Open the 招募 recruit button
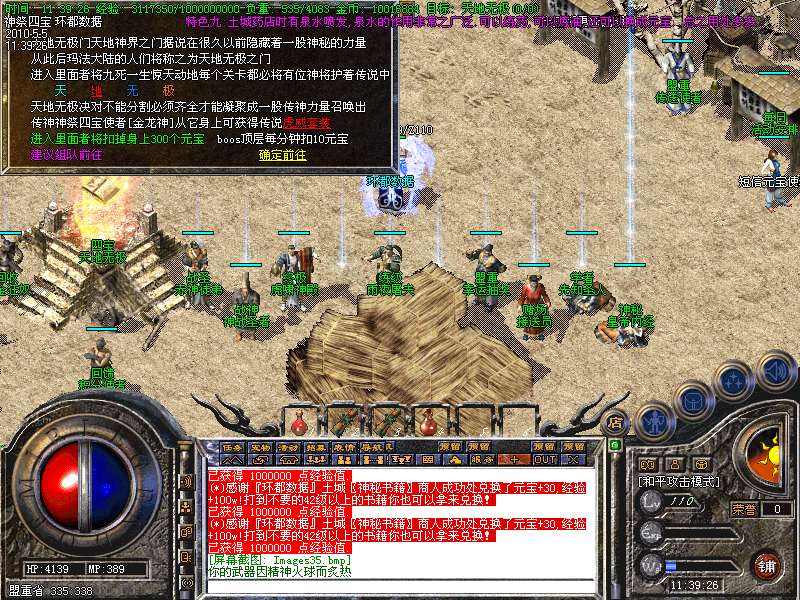 [x=316, y=446]
